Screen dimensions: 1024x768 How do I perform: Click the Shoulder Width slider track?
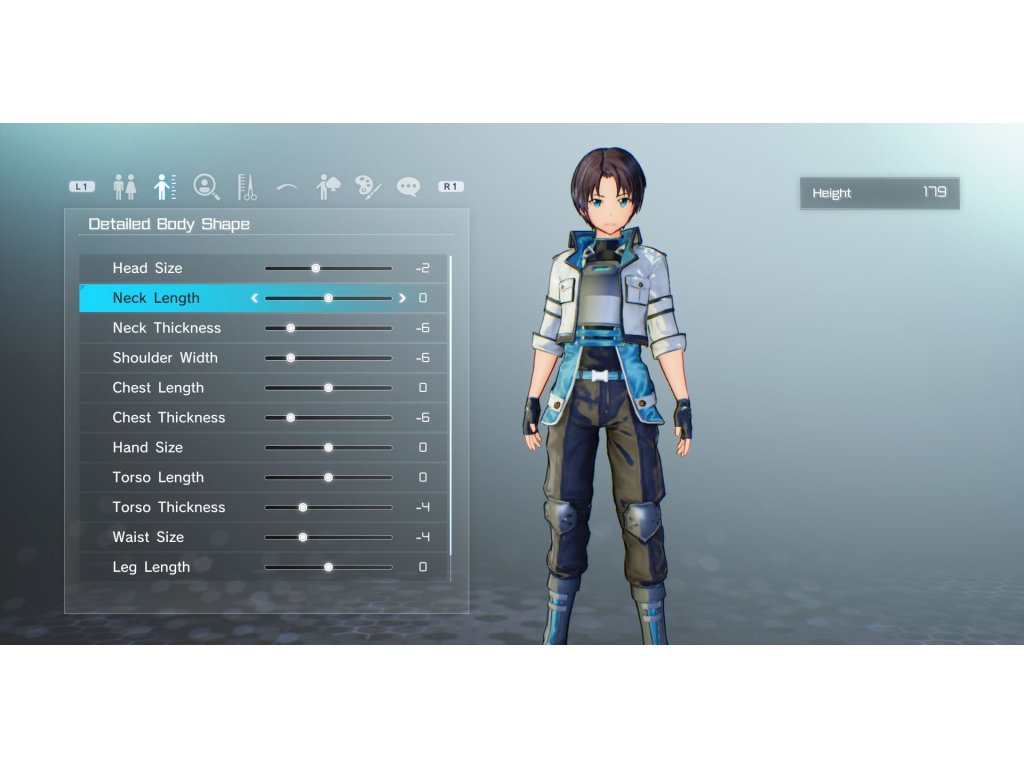pyautogui.click(x=328, y=358)
